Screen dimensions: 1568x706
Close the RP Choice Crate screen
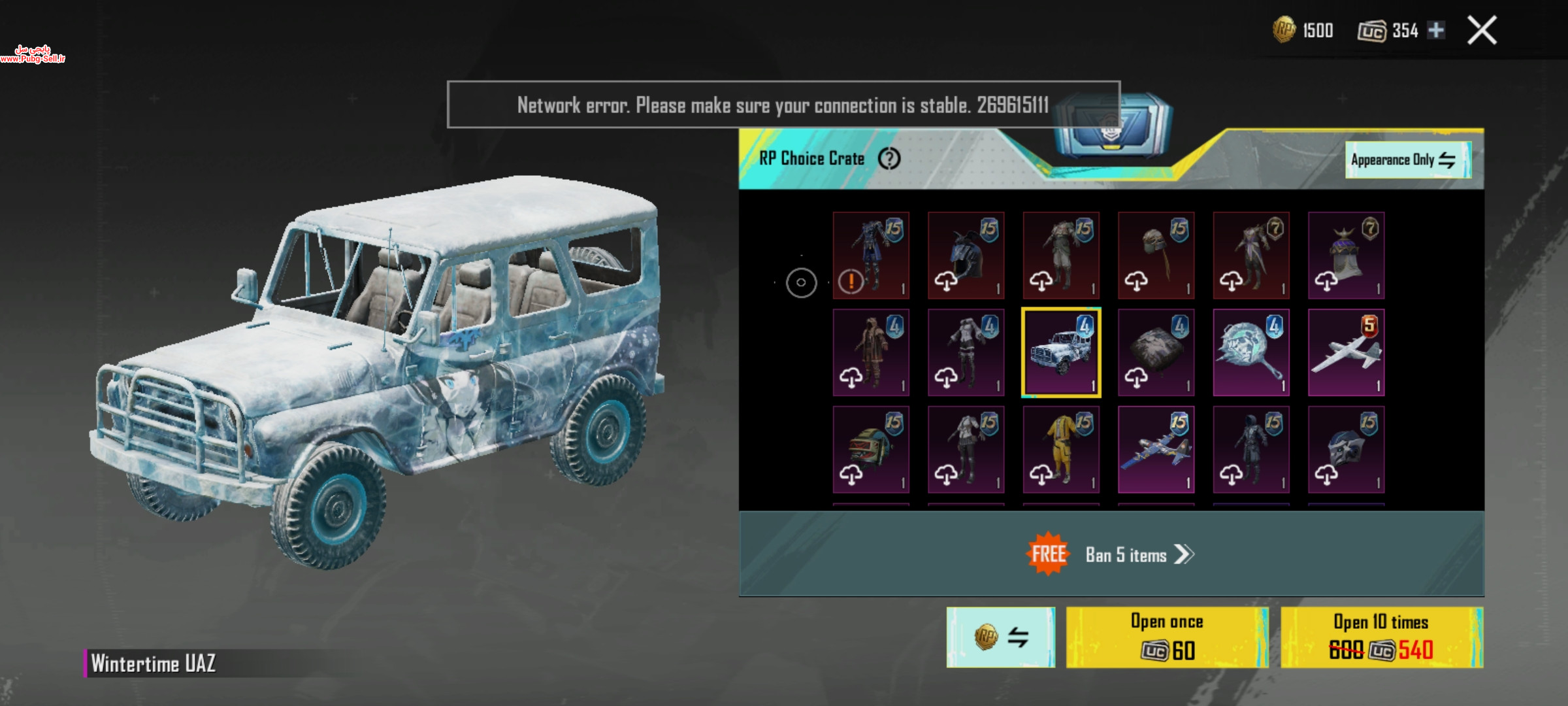tap(1482, 30)
